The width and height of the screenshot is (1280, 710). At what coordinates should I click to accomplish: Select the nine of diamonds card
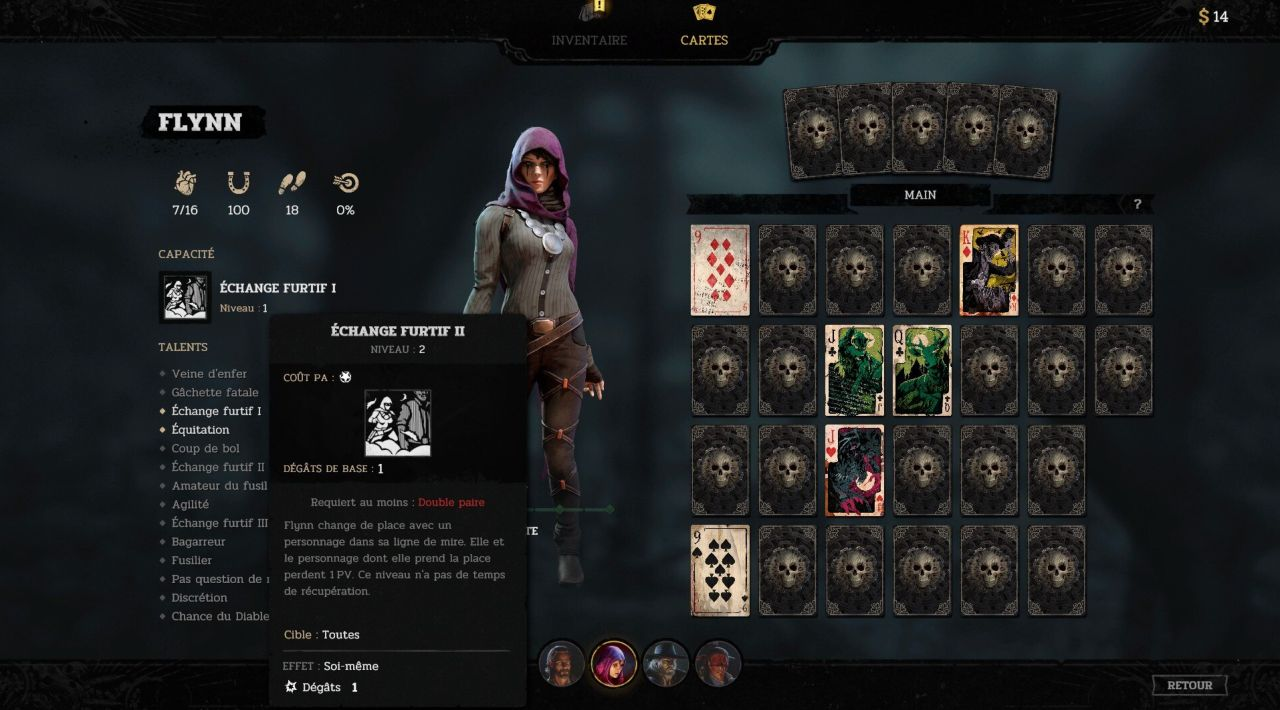coord(720,270)
